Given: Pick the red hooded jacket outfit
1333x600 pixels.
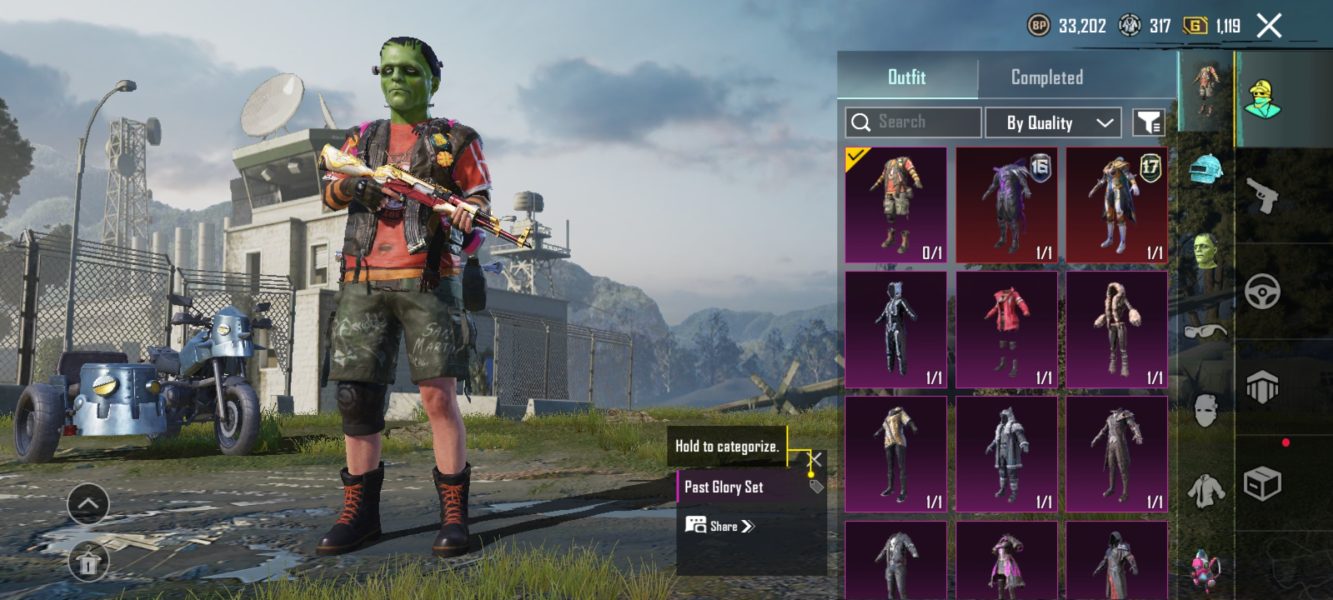Looking at the screenshot, I should pyautogui.click(x=1006, y=330).
